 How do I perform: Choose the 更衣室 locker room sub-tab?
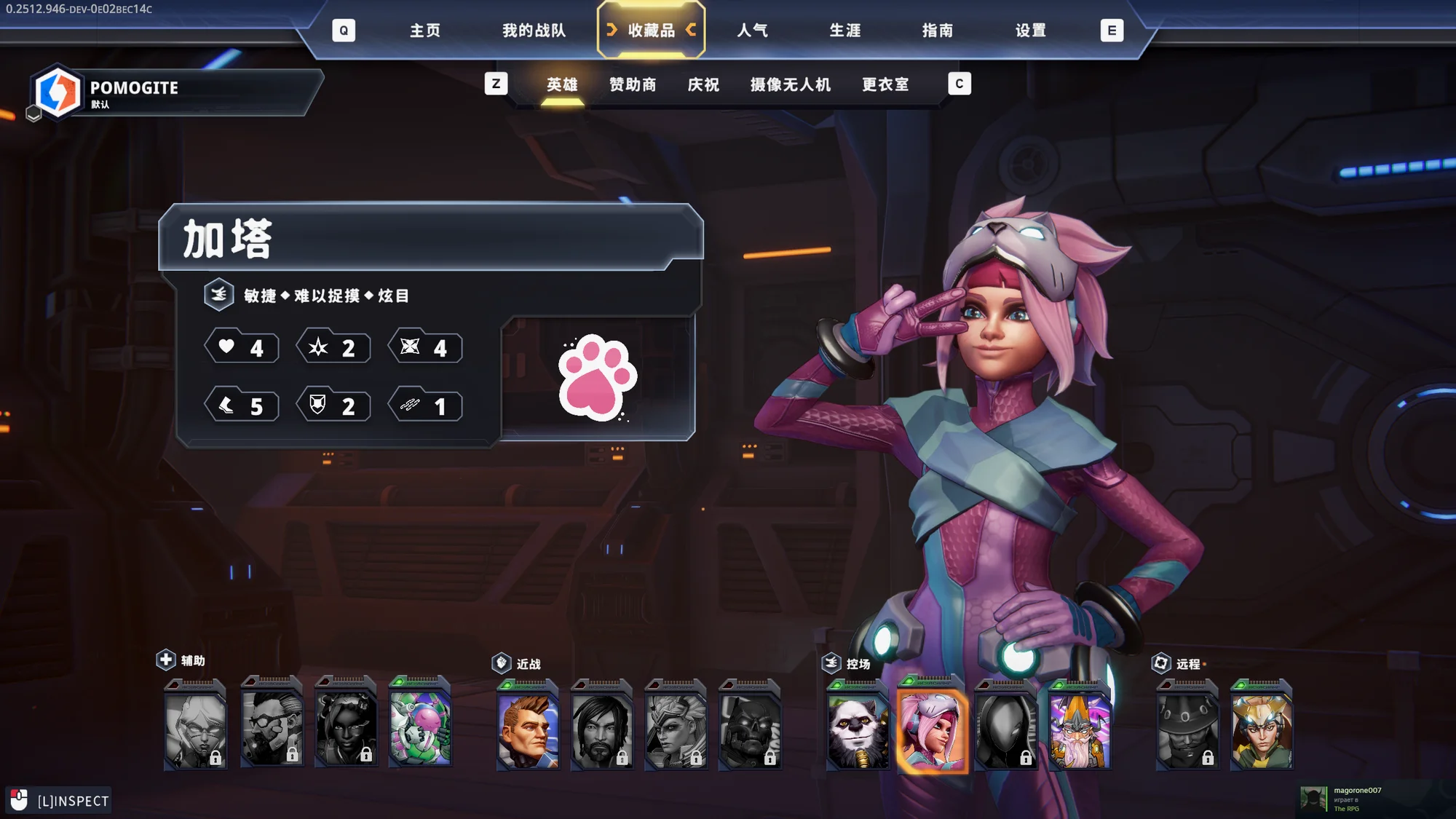(x=885, y=85)
